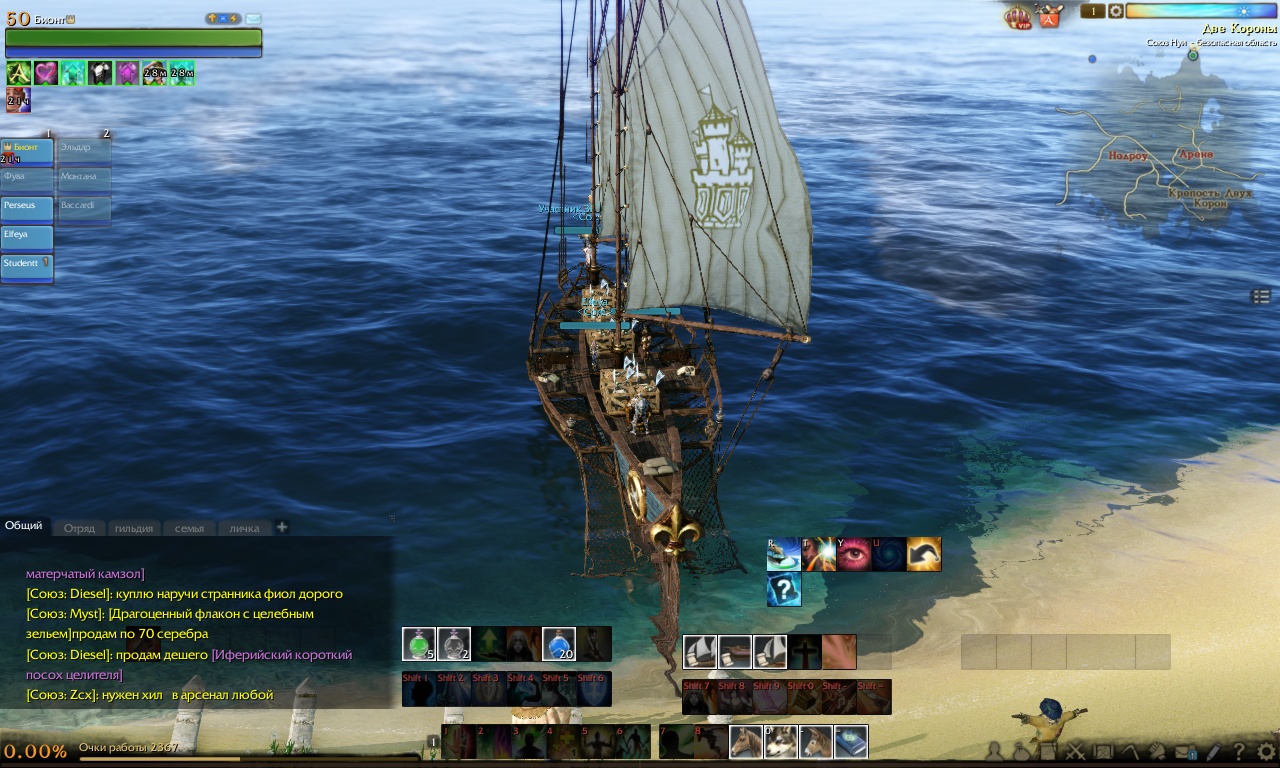The height and width of the screenshot is (768, 1280).
Task: Activate the red eye skill
Action: coord(853,554)
